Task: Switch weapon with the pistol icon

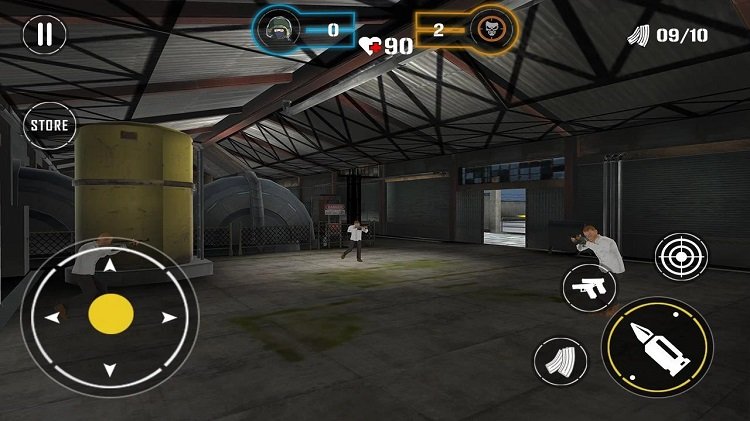Action: click(x=589, y=289)
